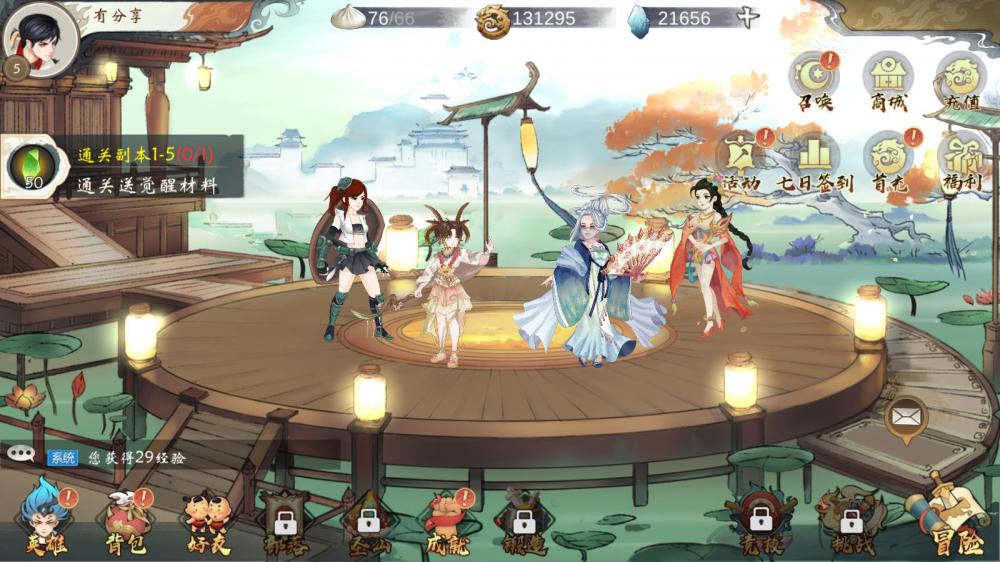Click the locked 竞技 arena icon
The height and width of the screenshot is (562, 1000).
pos(760,520)
